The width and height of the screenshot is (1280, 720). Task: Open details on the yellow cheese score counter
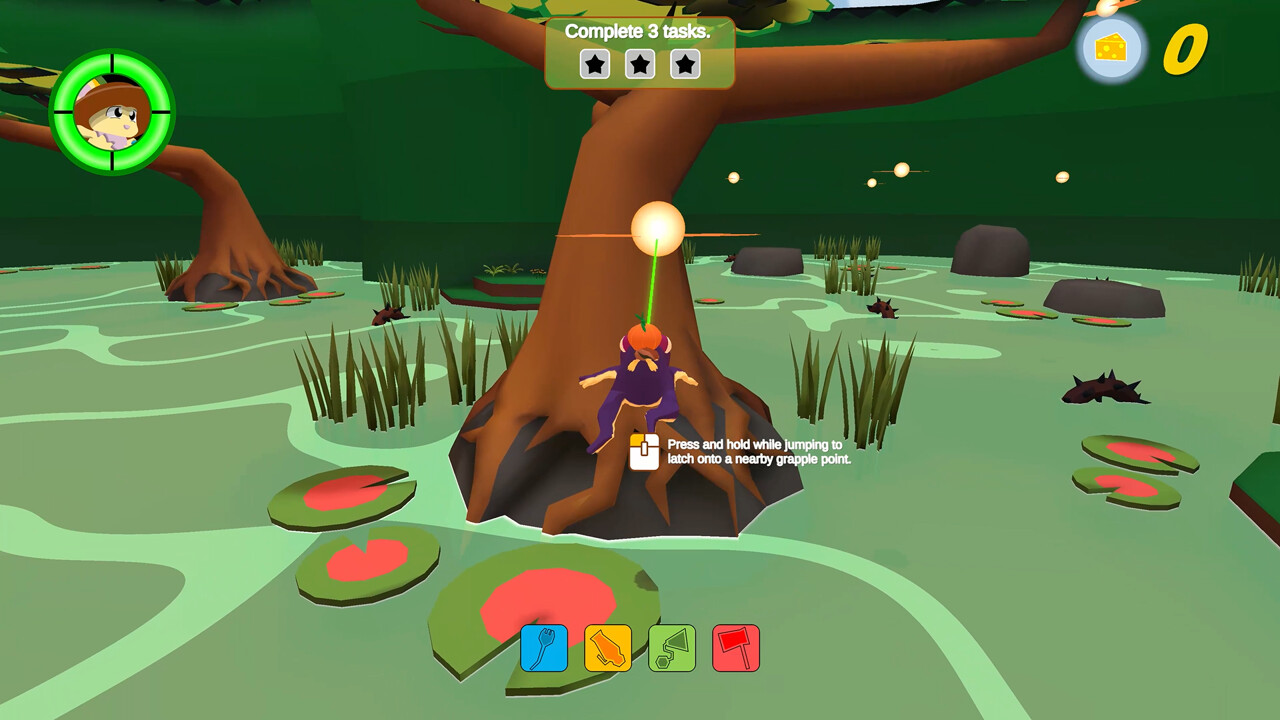coord(1185,48)
